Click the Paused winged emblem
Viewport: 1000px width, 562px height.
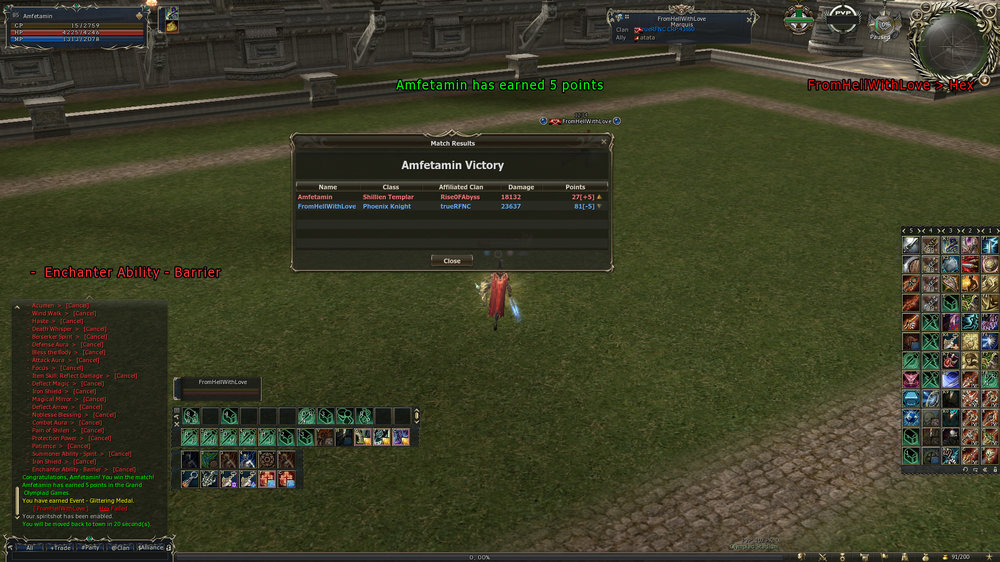(884, 24)
